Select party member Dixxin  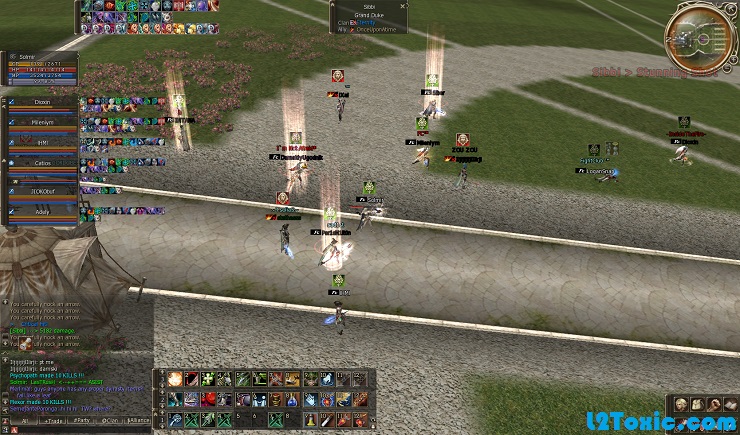(42, 103)
